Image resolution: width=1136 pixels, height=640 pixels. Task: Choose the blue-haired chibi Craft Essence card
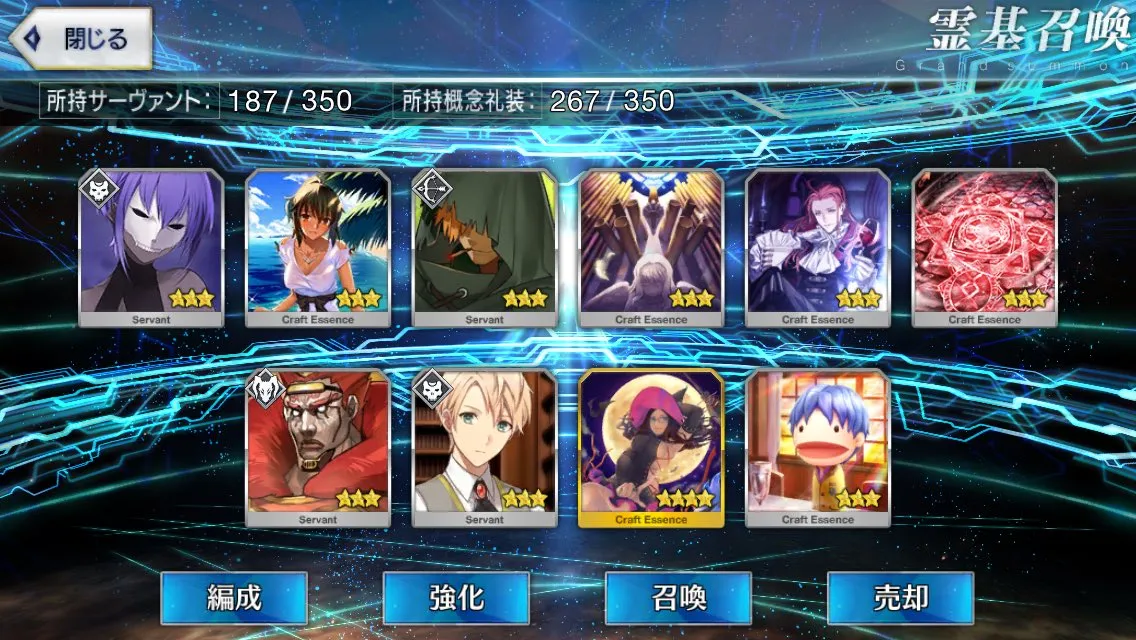point(818,447)
